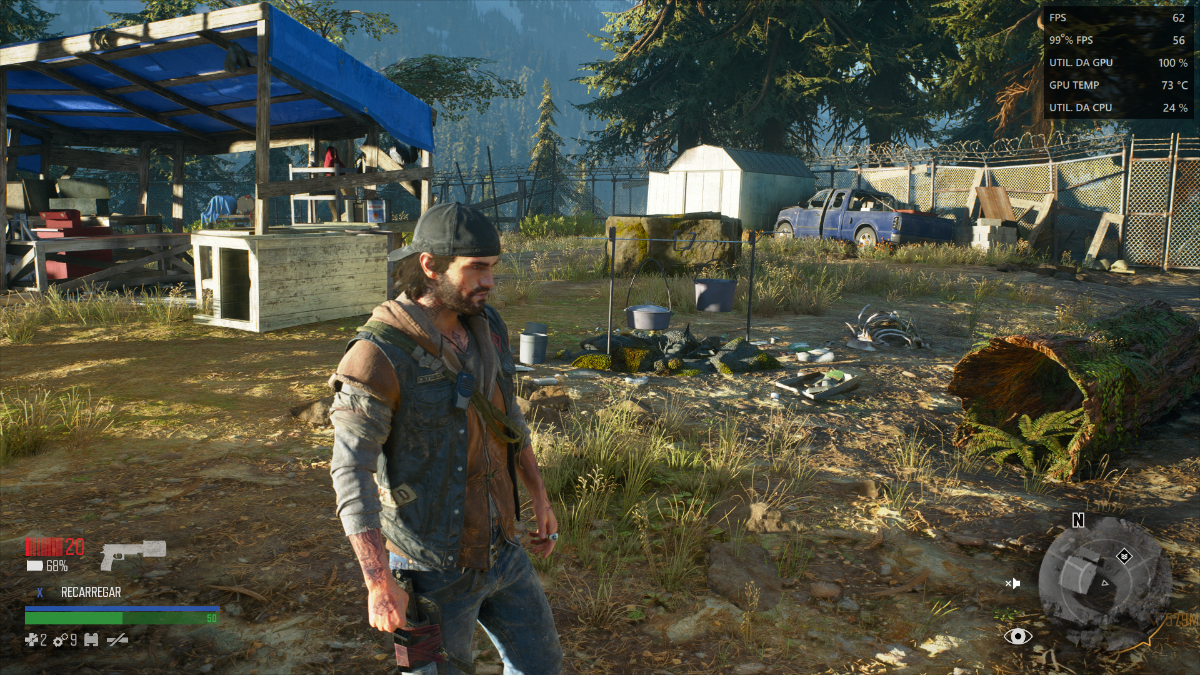The image size is (1200, 675).
Task: Open the circular minimap
Action: [x=1103, y=582]
